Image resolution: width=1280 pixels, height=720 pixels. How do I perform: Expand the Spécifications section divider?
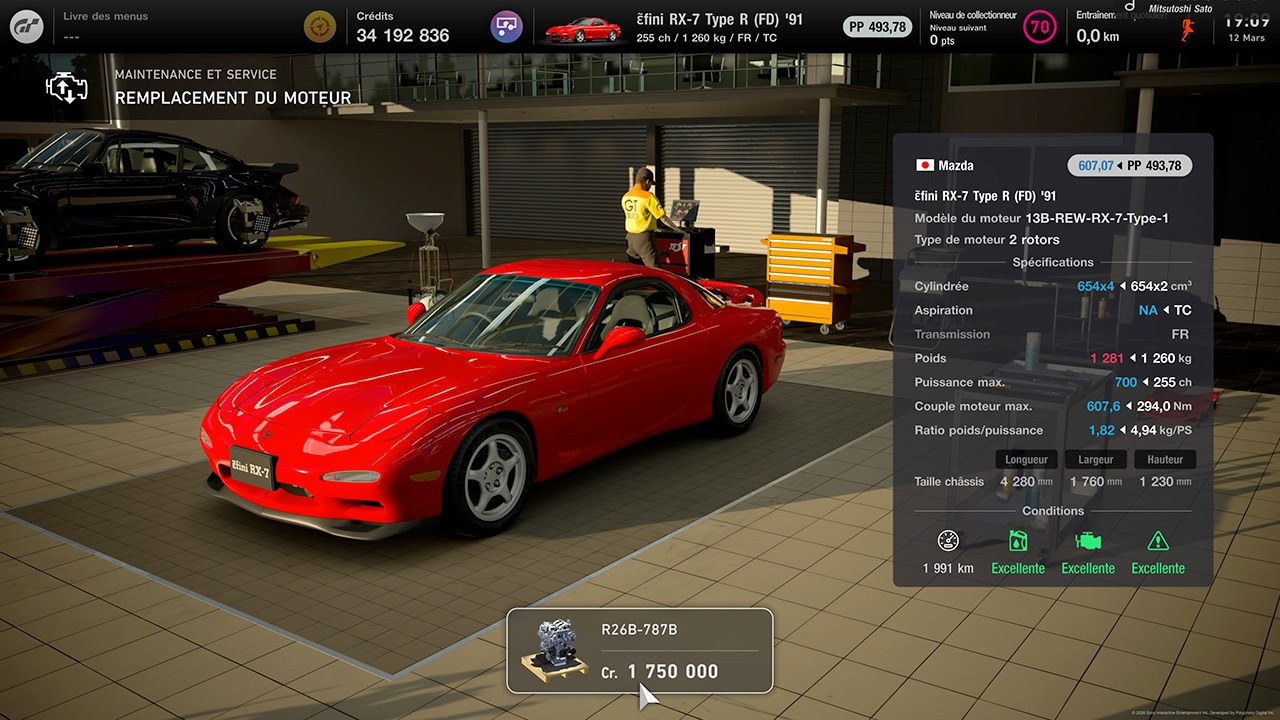[1052, 262]
